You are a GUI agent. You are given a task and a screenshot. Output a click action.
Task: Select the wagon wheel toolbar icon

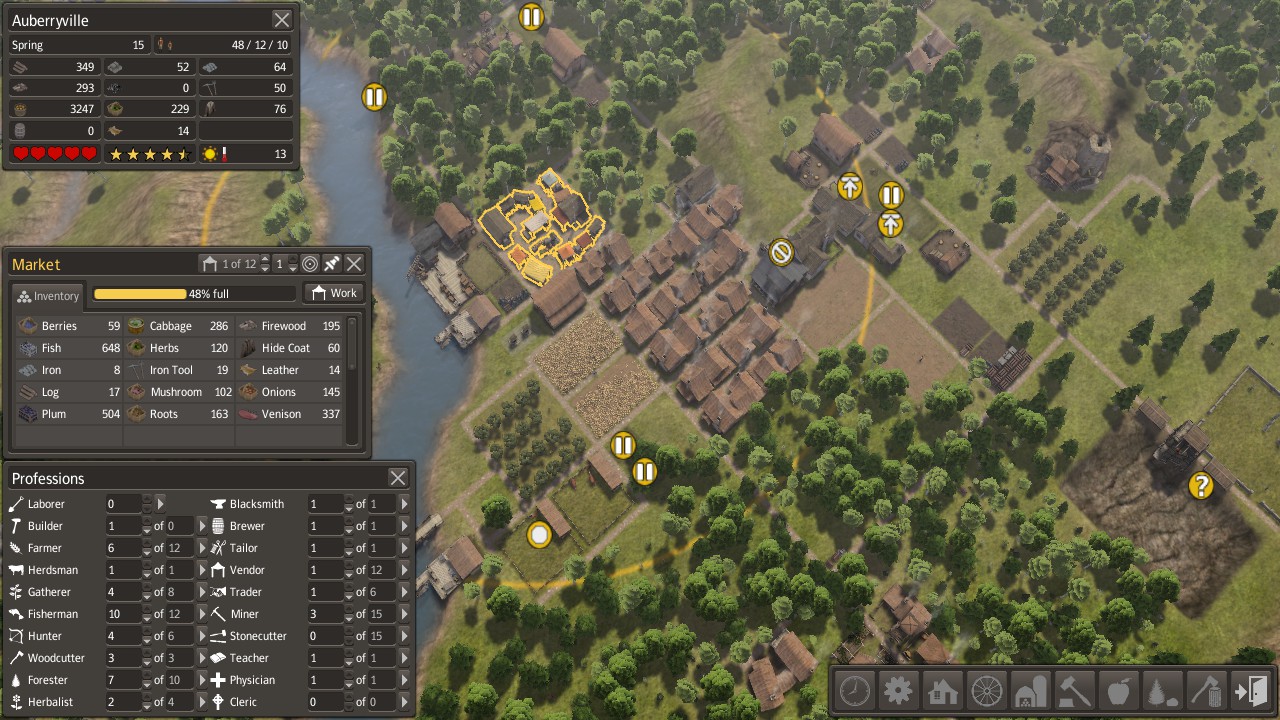point(986,690)
